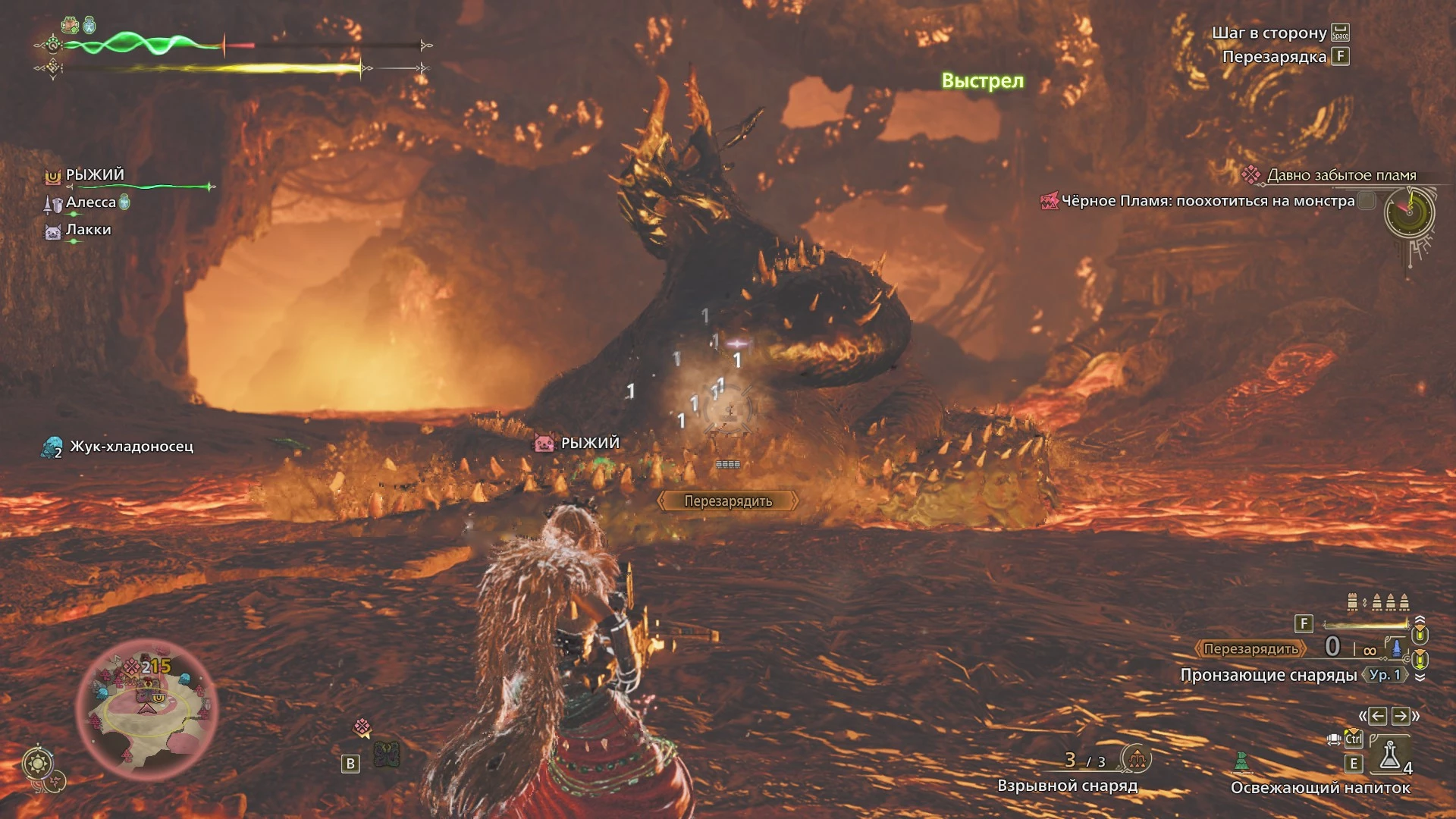Select the Пронзающие снаряды ammo type
Screen dimensions: 1456x819
tap(1268, 675)
